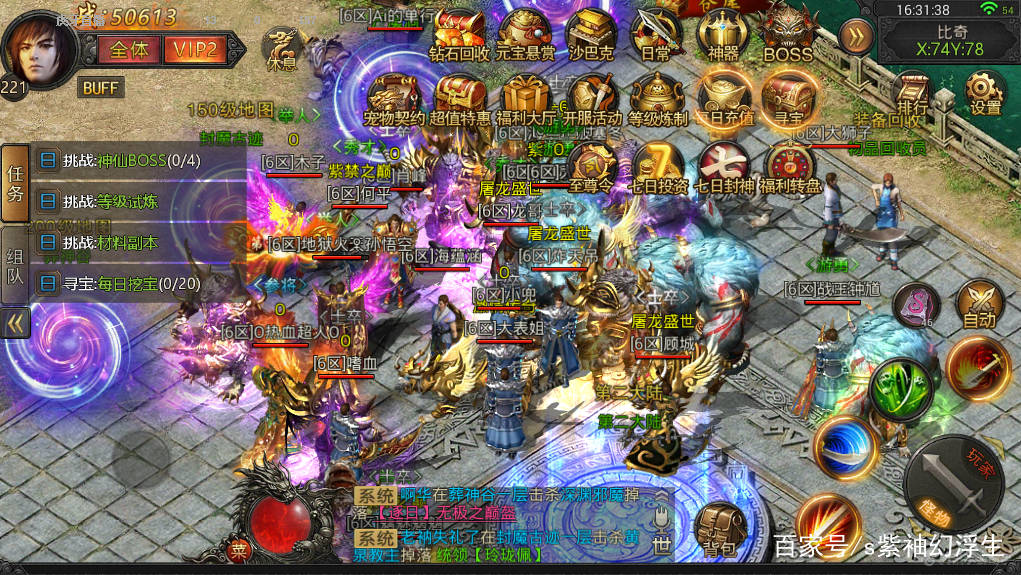Activate the green poison skill
Viewport: 1021px width, 575px height.
pyautogui.click(x=900, y=390)
